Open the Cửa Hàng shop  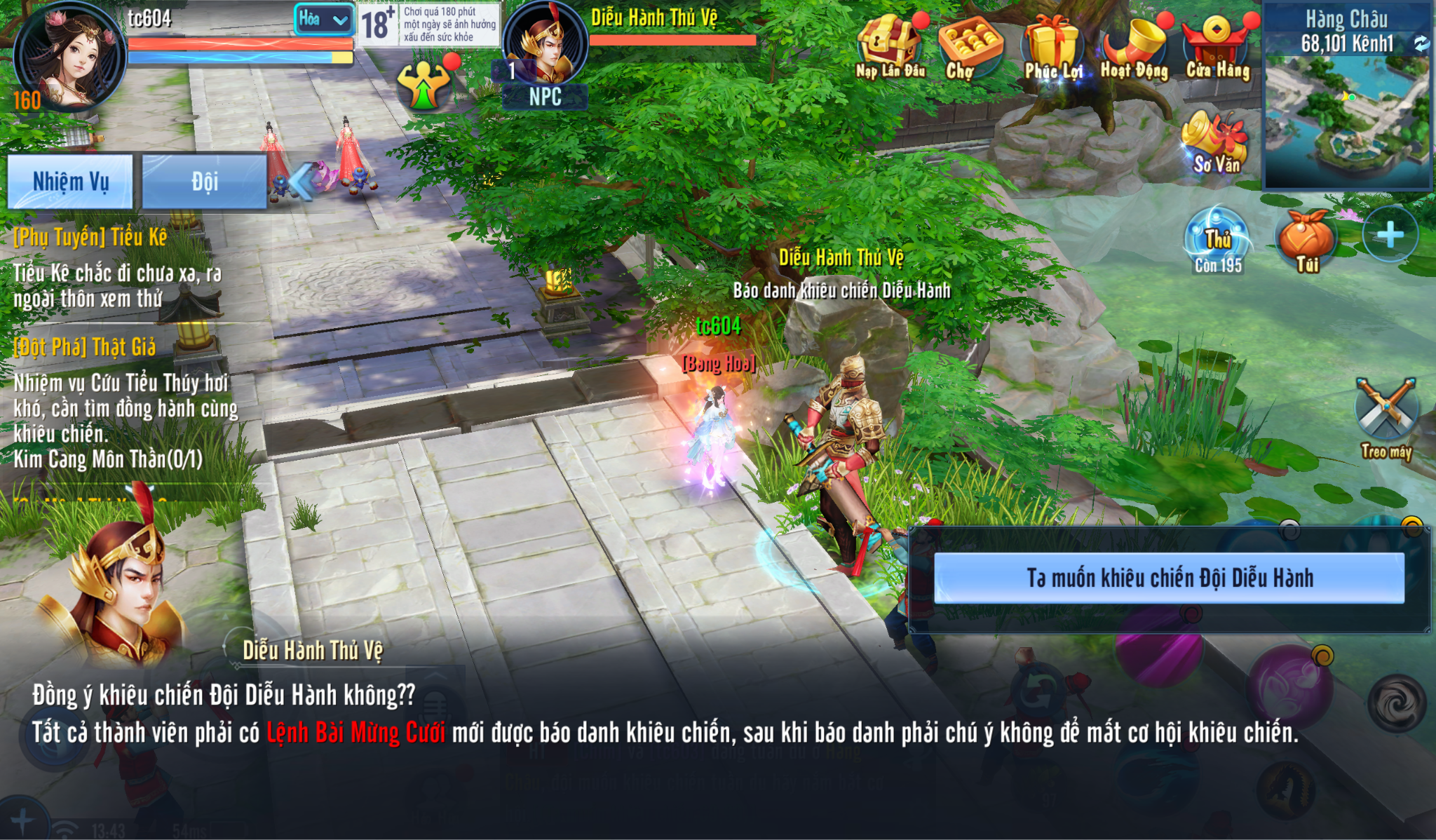1217,46
